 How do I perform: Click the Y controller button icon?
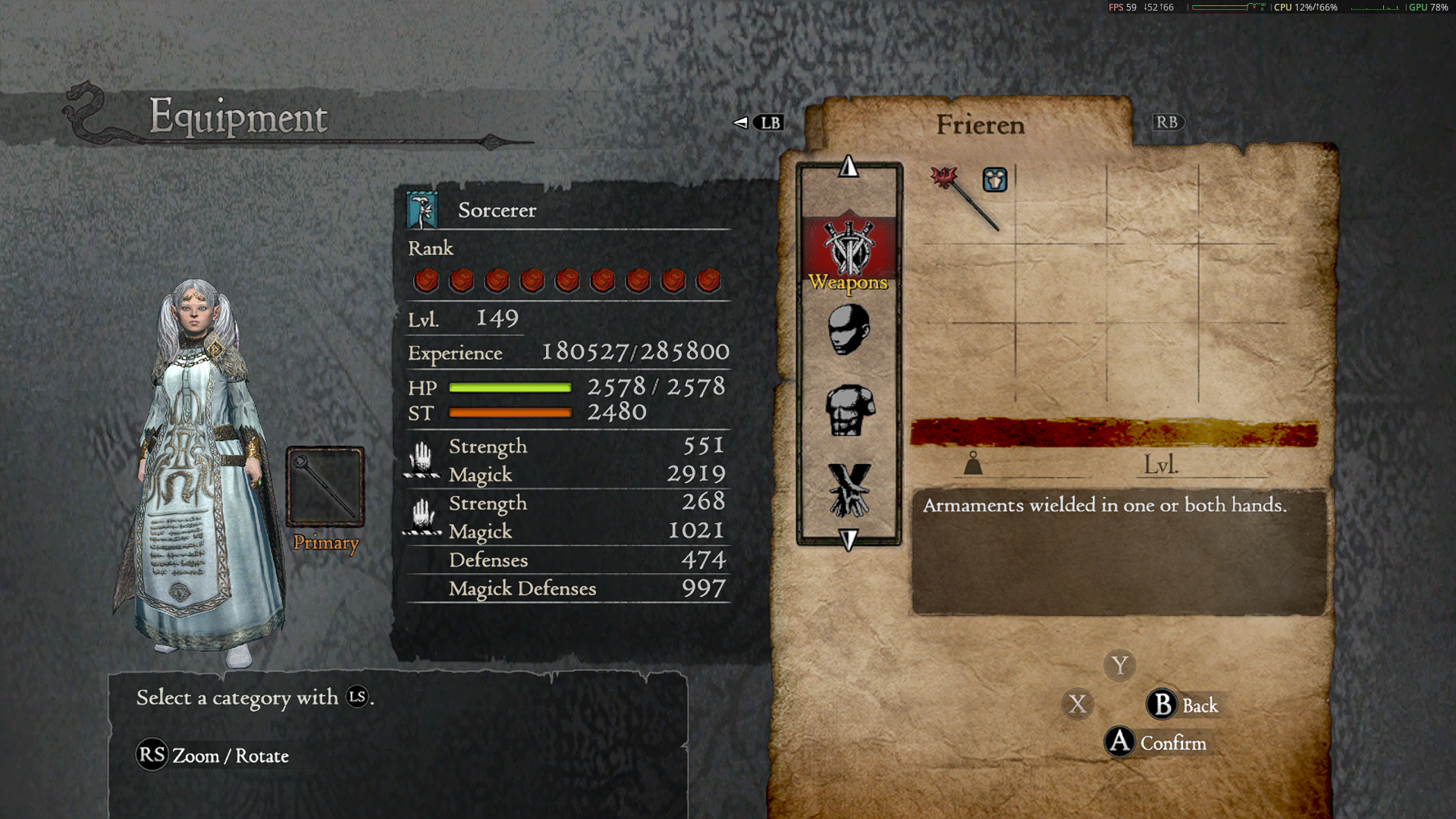pos(1119,665)
